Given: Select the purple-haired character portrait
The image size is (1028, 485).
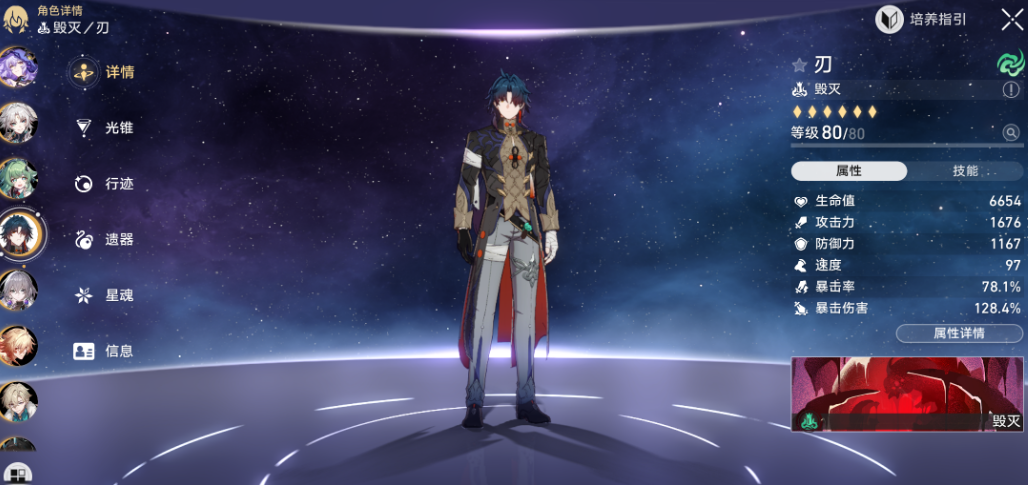Looking at the screenshot, I should (18, 68).
